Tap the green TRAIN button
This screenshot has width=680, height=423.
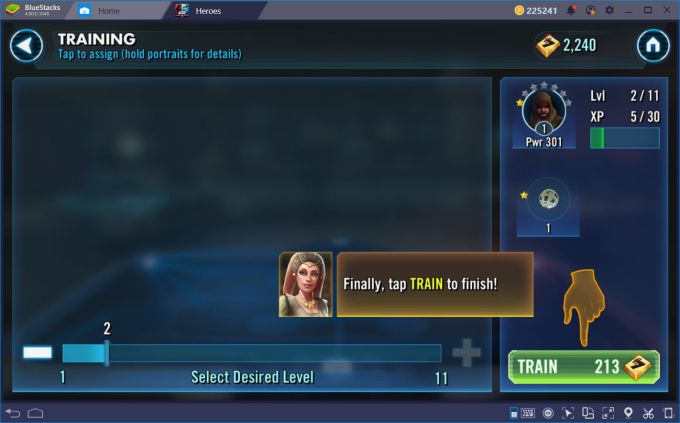click(583, 367)
